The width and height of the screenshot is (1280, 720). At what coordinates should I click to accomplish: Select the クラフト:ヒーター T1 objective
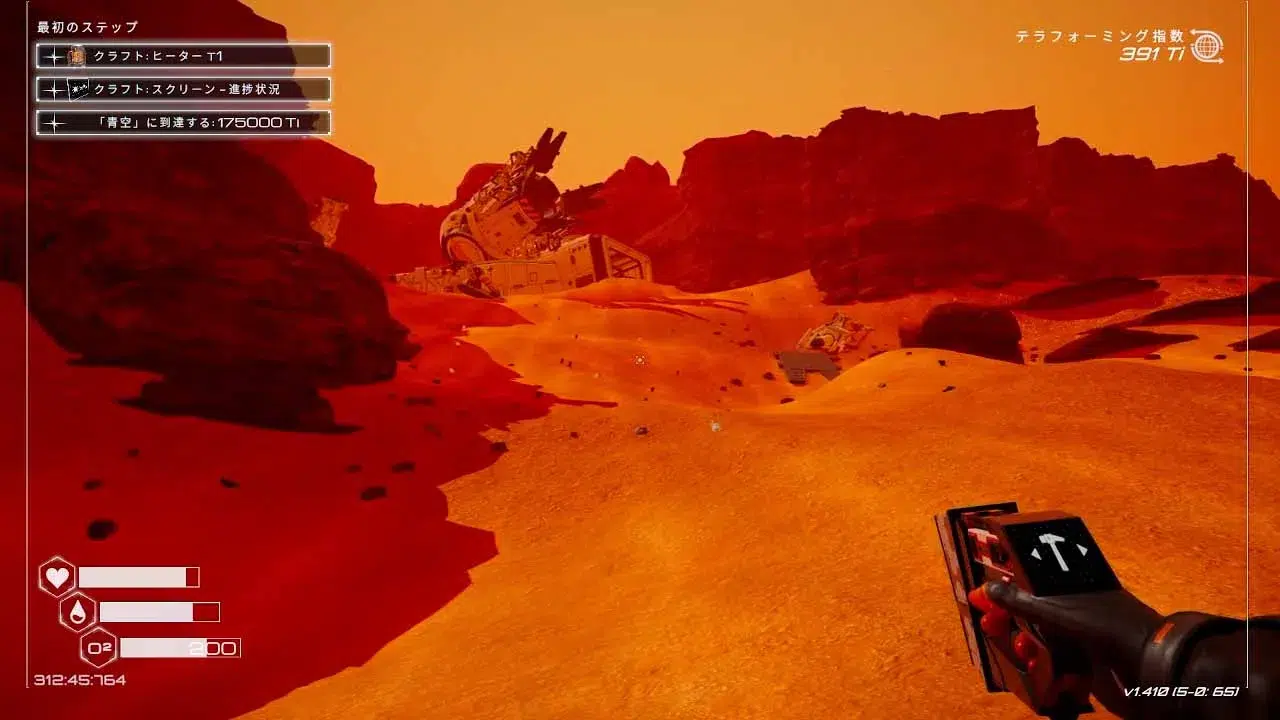183,56
